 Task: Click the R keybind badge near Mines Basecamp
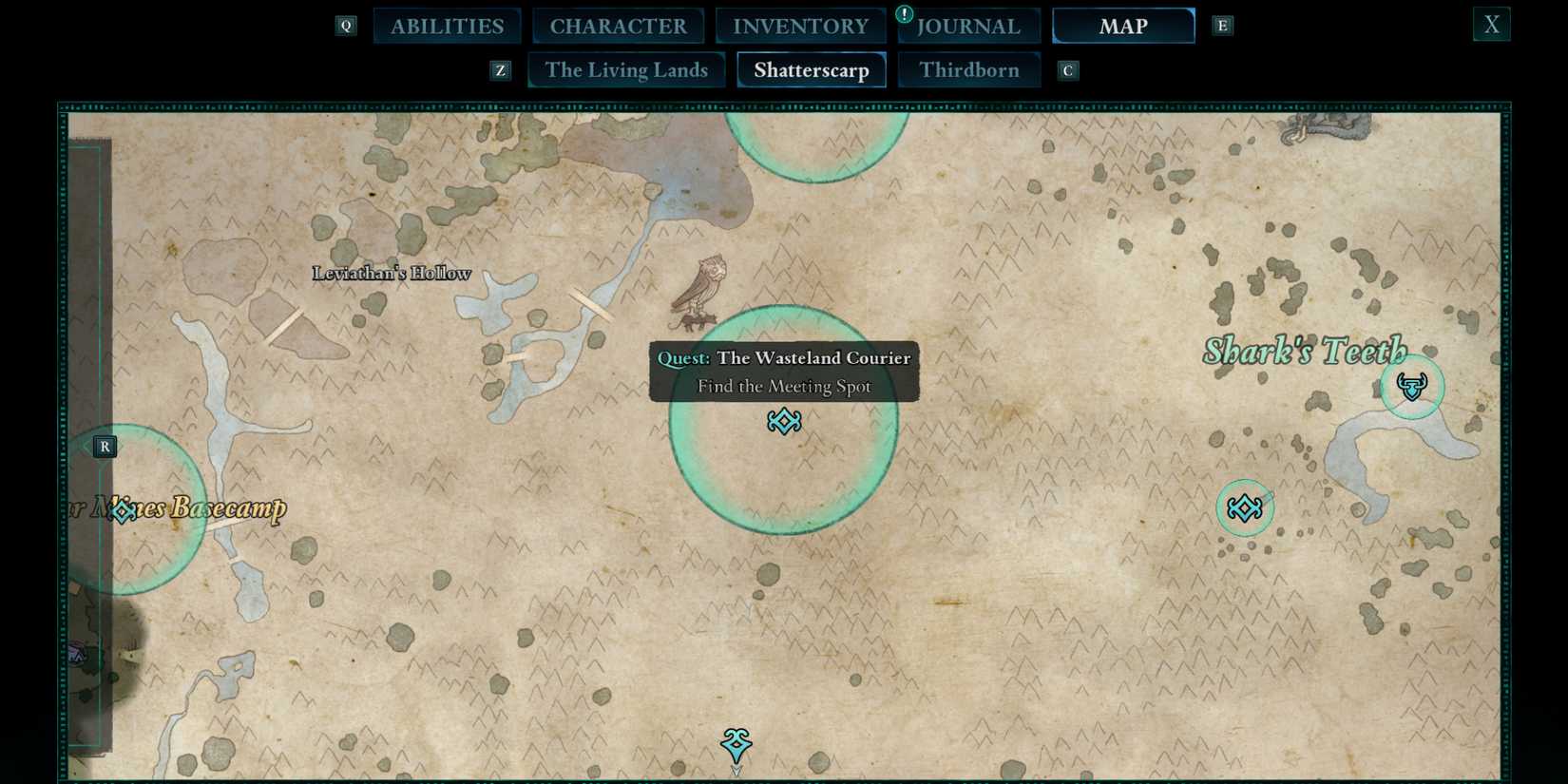pyautogui.click(x=105, y=446)
